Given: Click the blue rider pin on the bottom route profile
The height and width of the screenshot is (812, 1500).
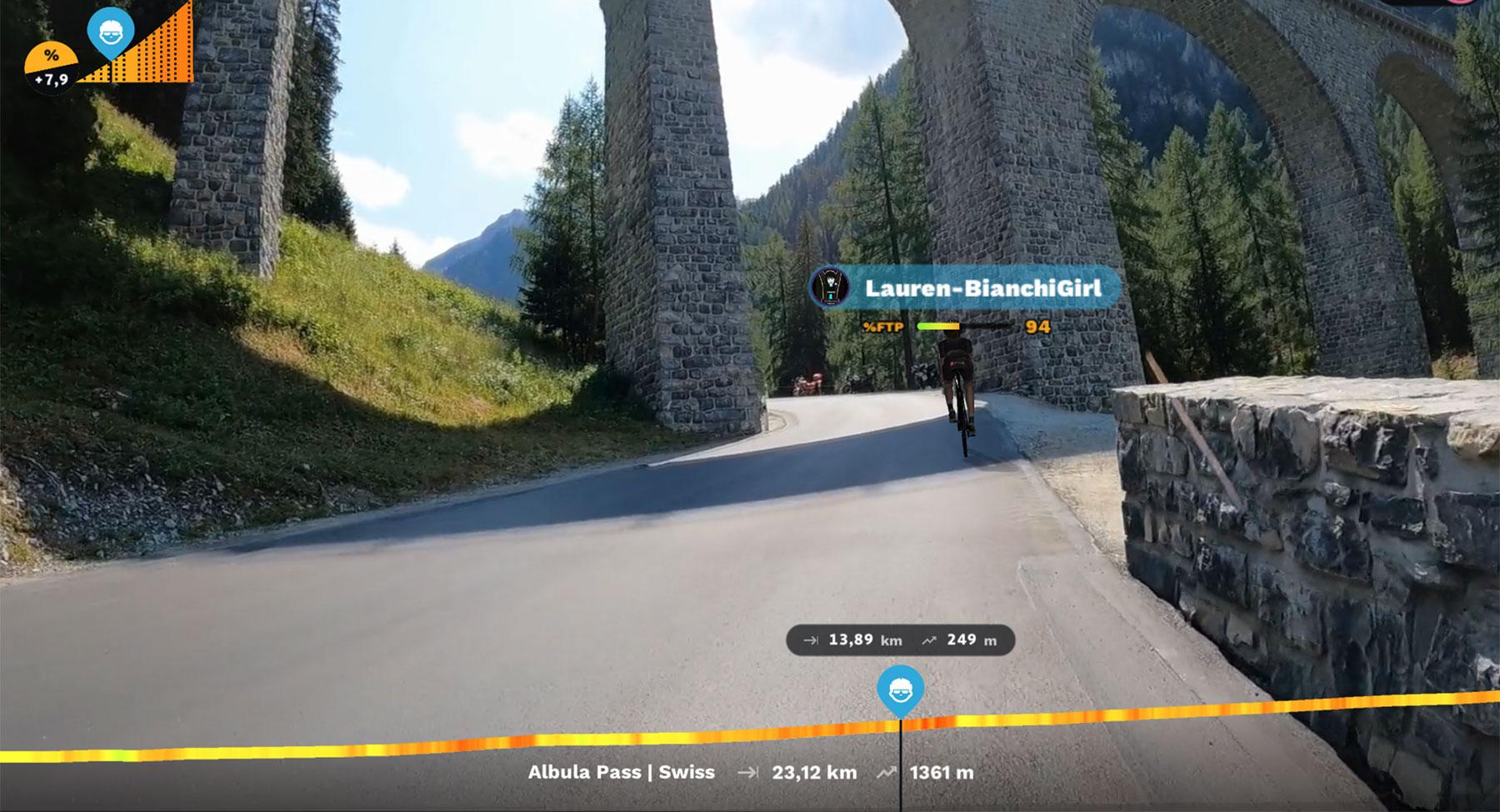Looking at the screenshot, I should click(900, 690).
